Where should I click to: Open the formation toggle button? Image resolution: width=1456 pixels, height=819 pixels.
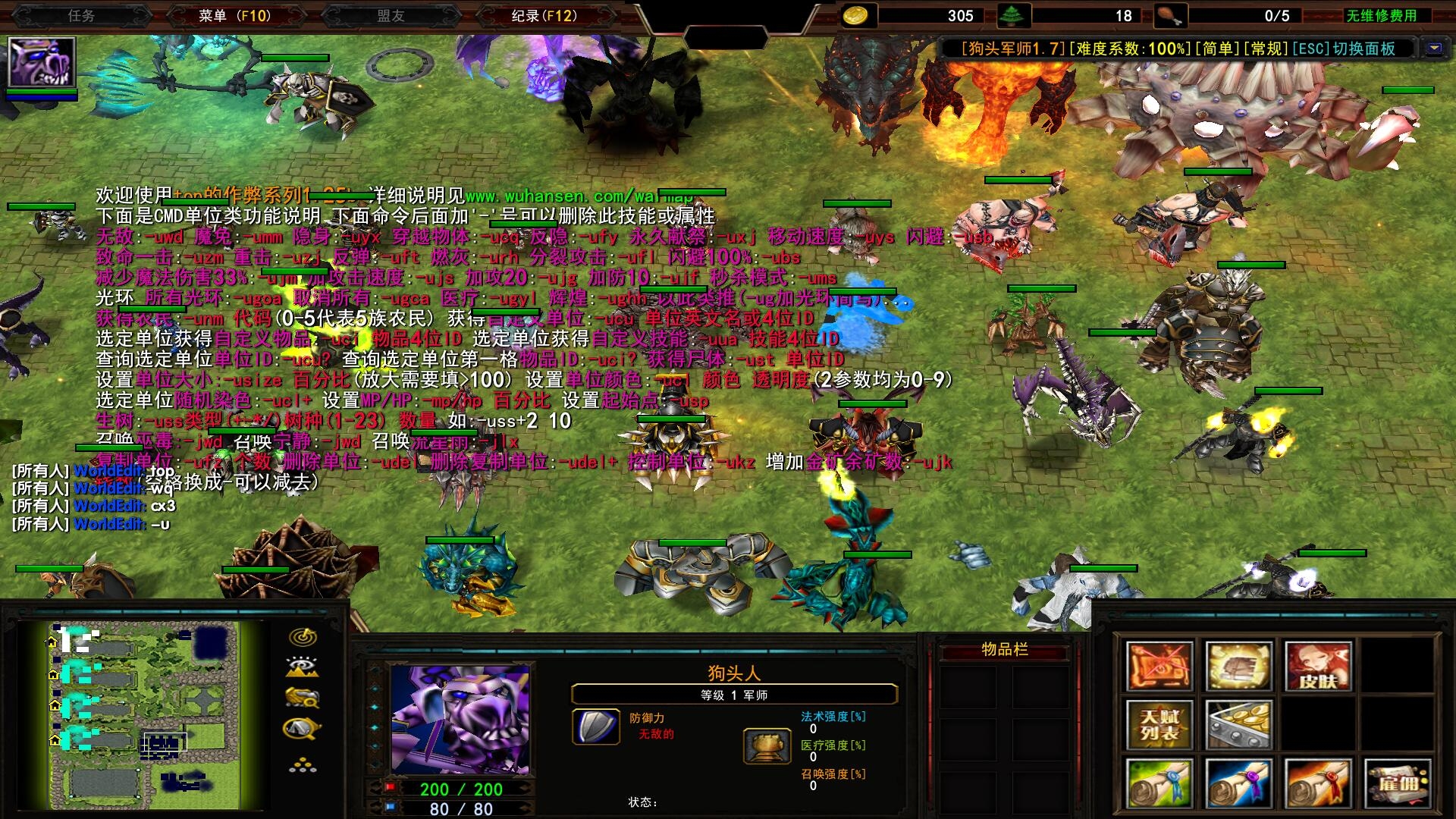click(303, 765)
